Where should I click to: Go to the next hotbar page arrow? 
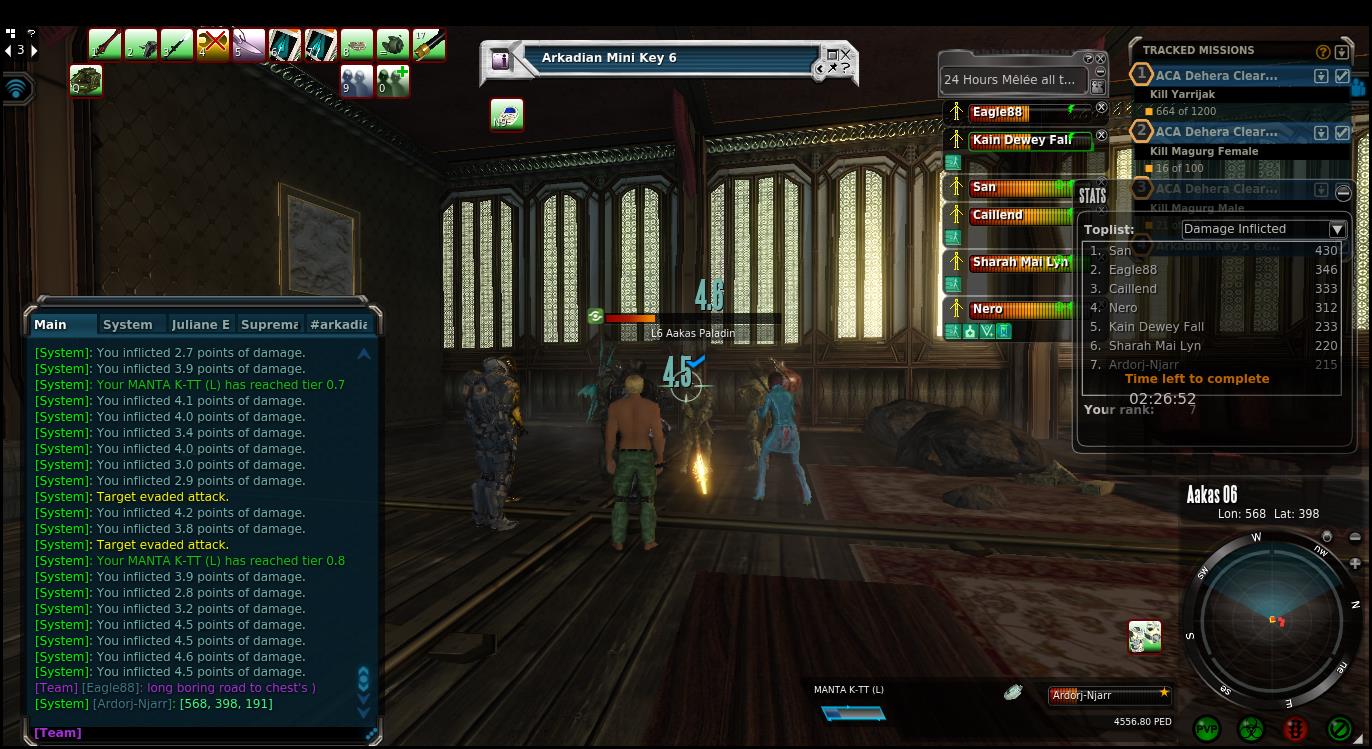[x=36, y=50]
